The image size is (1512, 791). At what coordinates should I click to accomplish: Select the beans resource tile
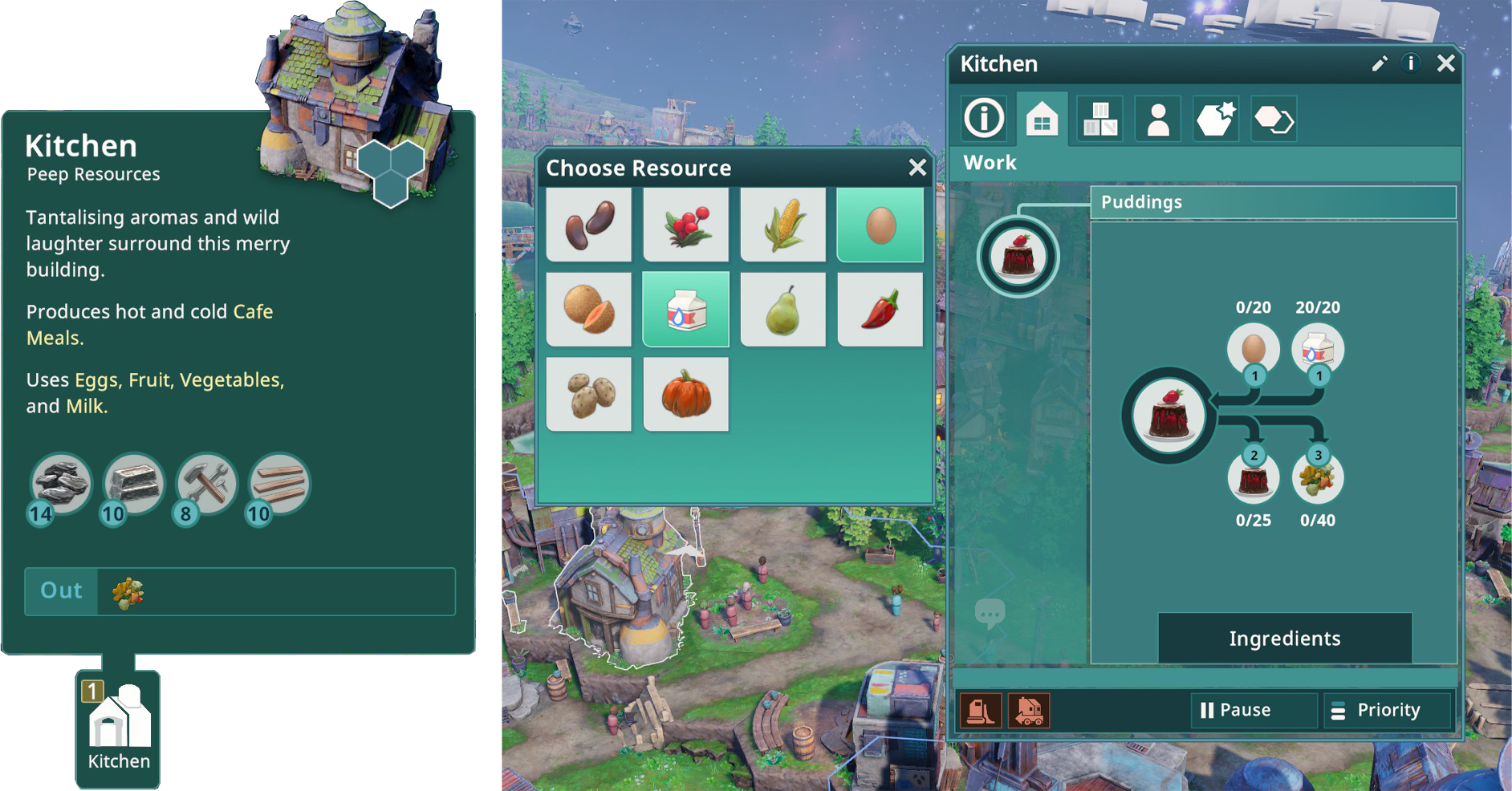(589, 225)
